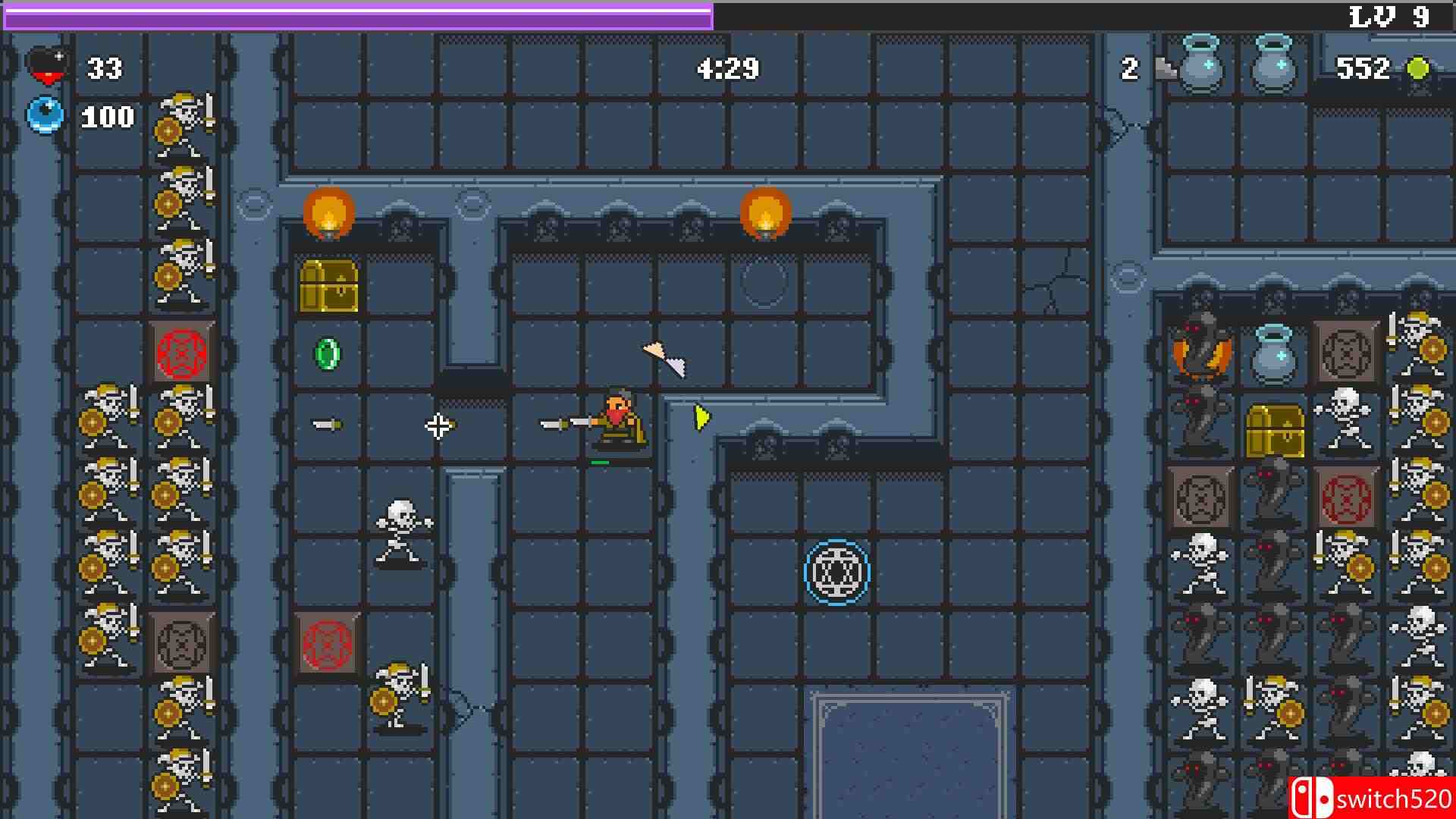Click the heart health icon showing 33
Image resolution: width=1456 pixels, height=819 pixels.
pyautogui.click(x=47, y=65)
